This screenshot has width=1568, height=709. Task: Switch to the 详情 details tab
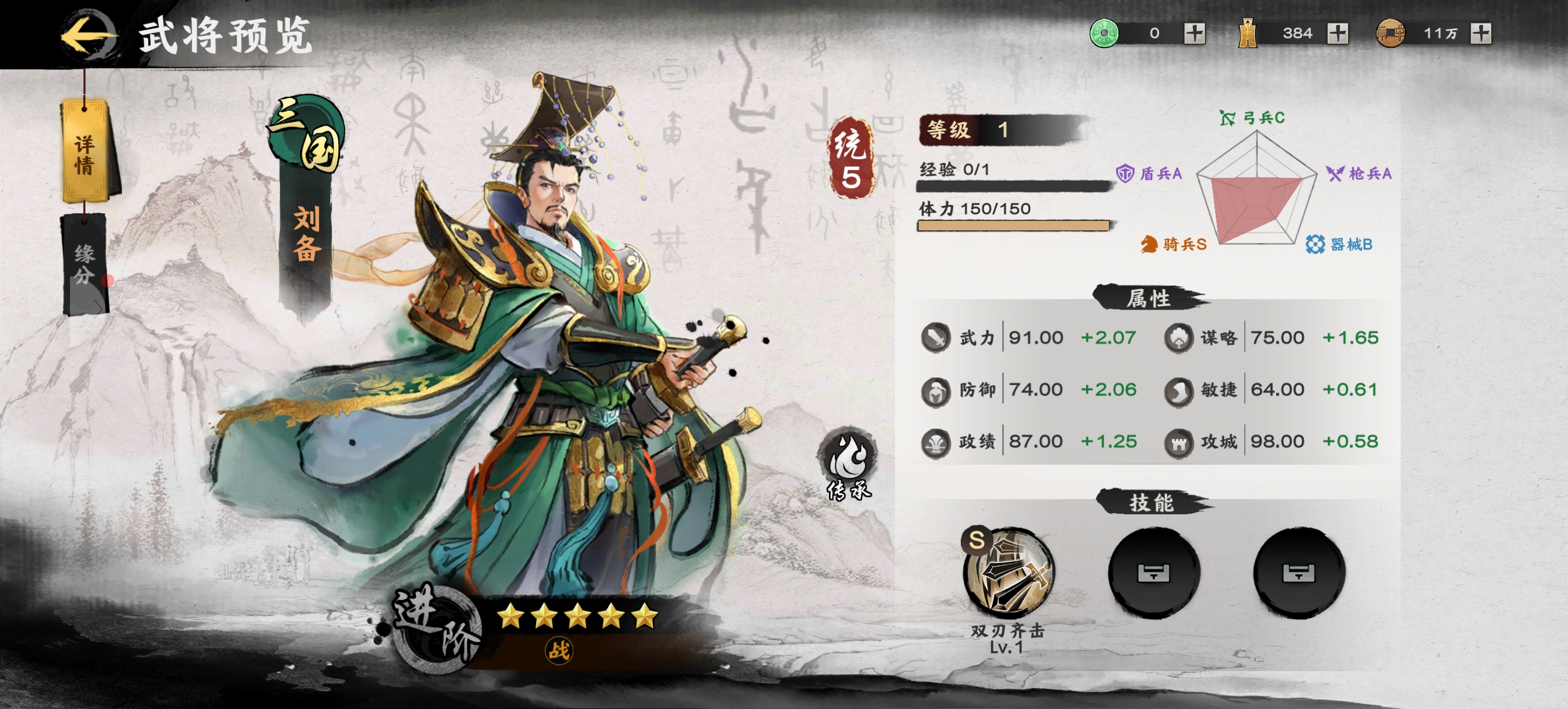[x=85, y=152]
